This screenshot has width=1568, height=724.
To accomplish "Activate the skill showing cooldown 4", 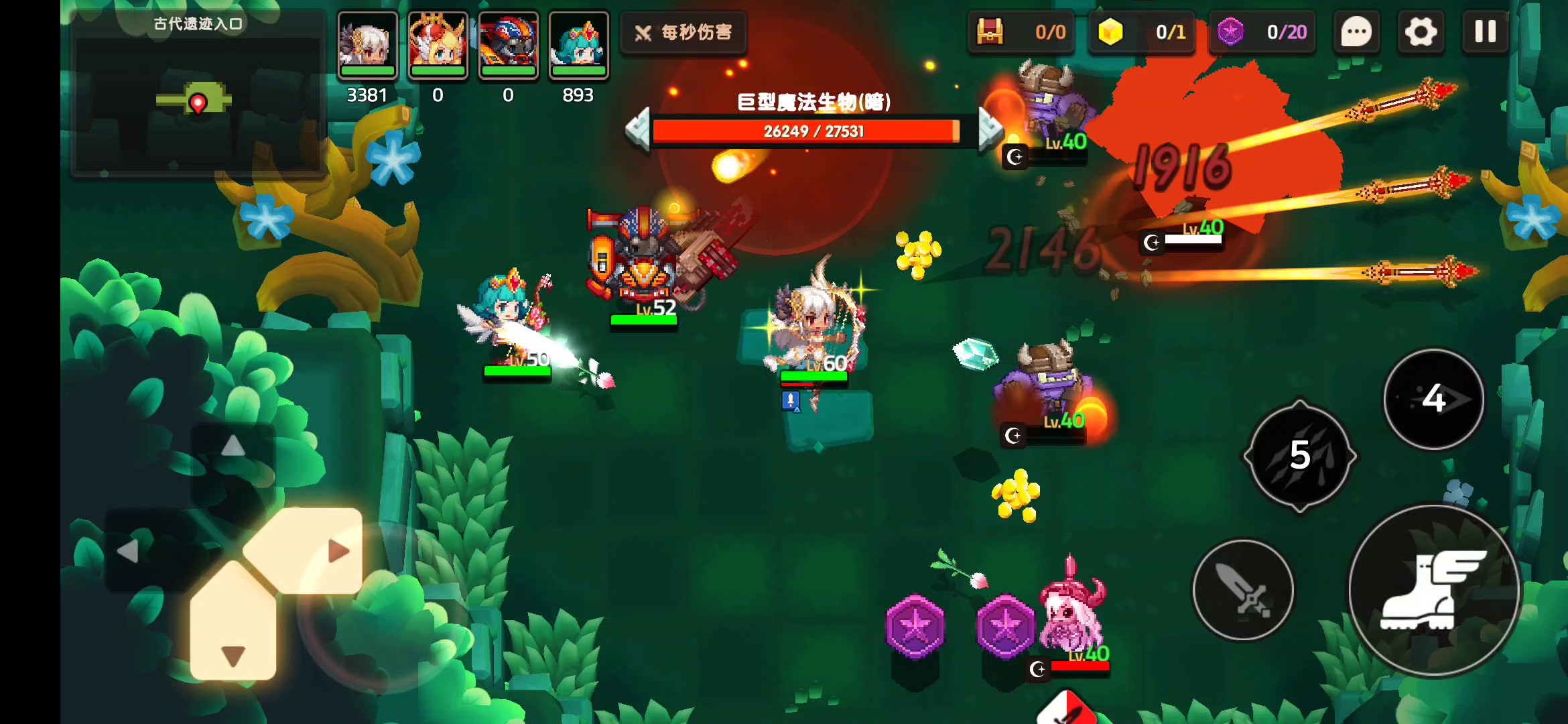I will point(1433,400).
